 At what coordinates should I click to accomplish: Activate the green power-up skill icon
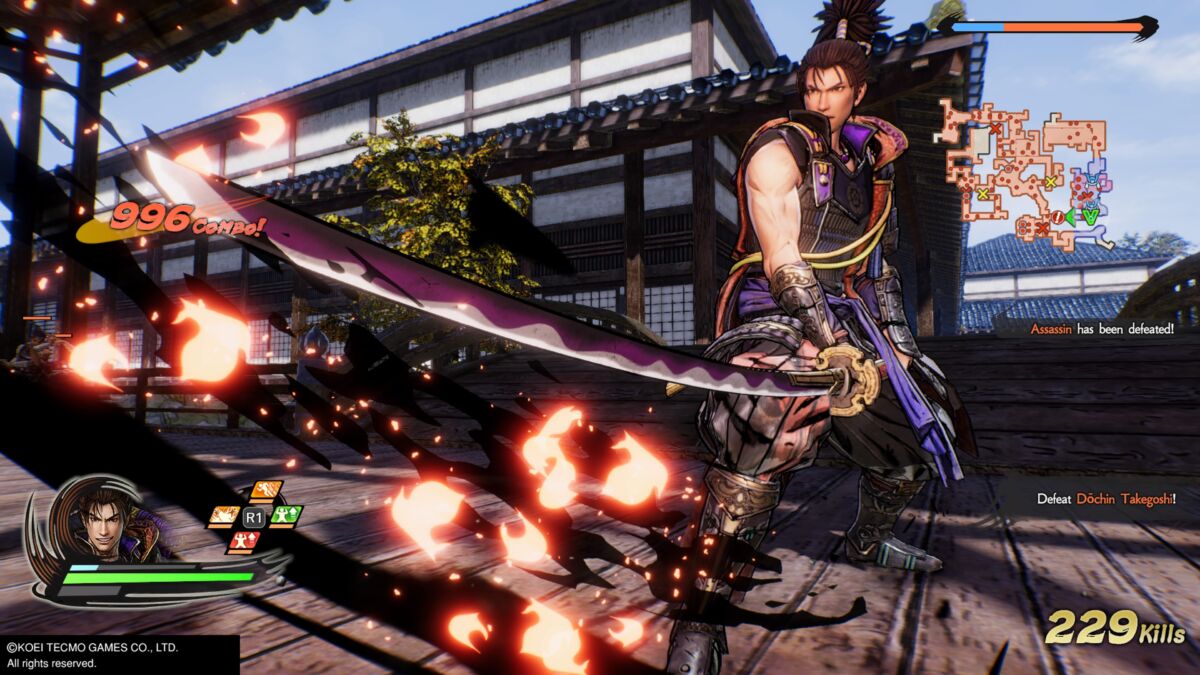[286, 516]
